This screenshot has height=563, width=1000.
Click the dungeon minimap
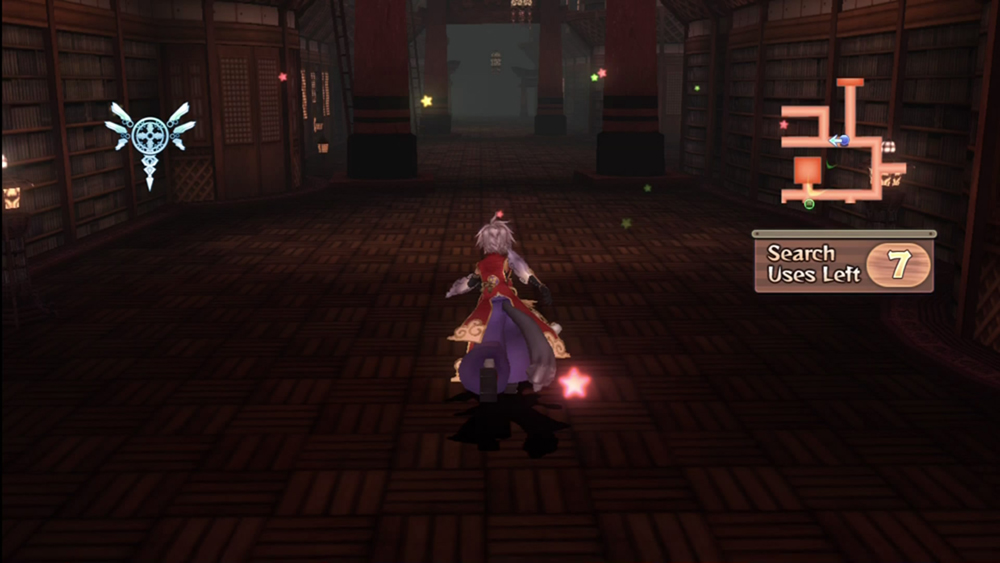pyautogui.click(x=842, y=145)
